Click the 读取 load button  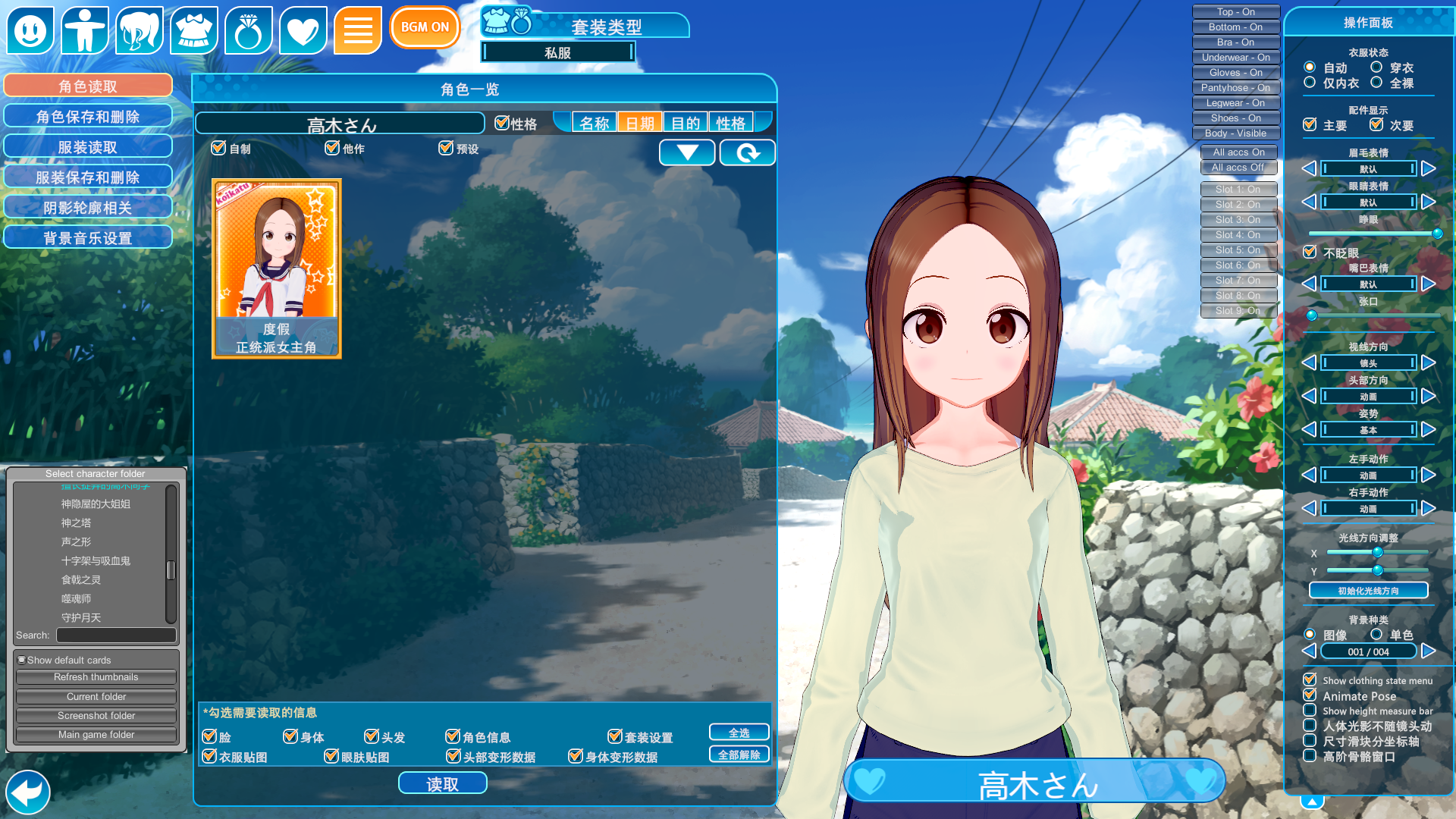tap(442, 784)
